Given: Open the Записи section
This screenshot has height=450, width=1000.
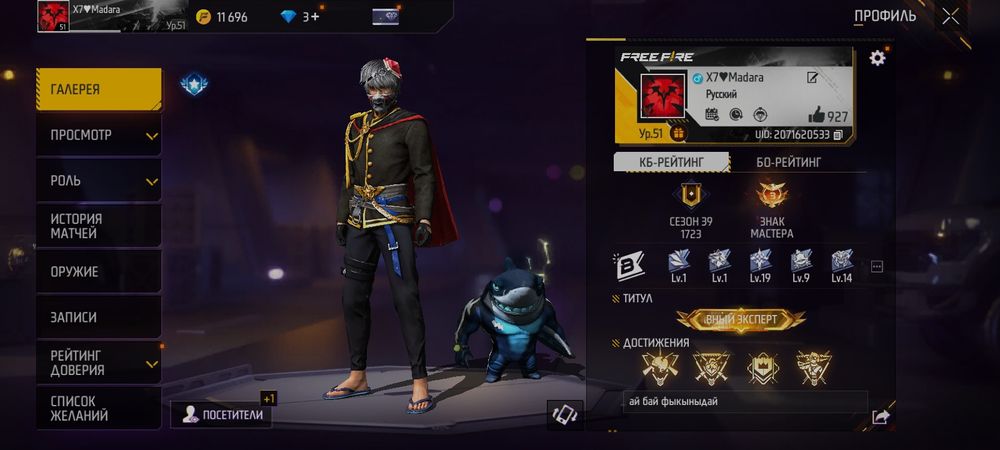Looking at the screenshot, I should 98,317.
